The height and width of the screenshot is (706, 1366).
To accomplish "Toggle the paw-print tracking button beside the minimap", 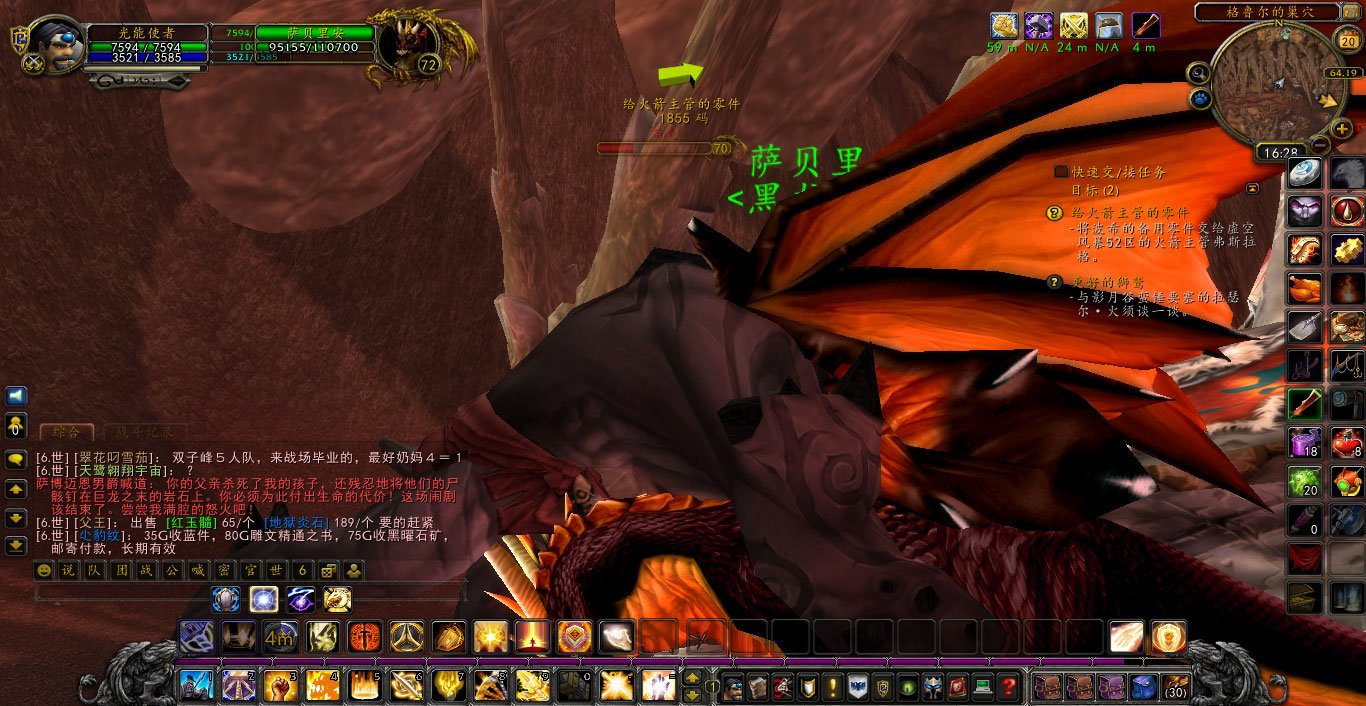I will click(x=1200, y=99).
